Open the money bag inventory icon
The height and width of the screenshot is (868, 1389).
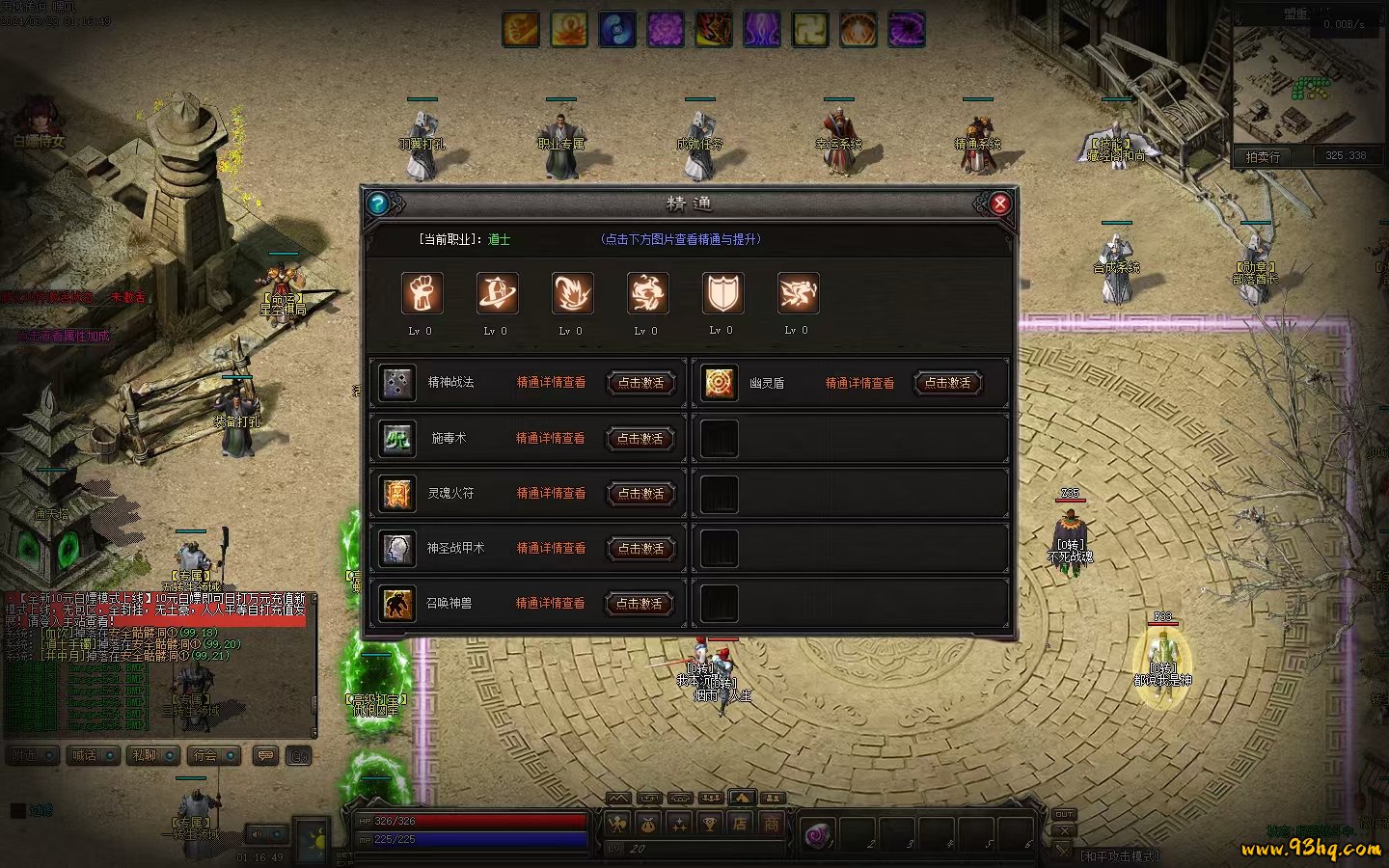pos(648,824)
